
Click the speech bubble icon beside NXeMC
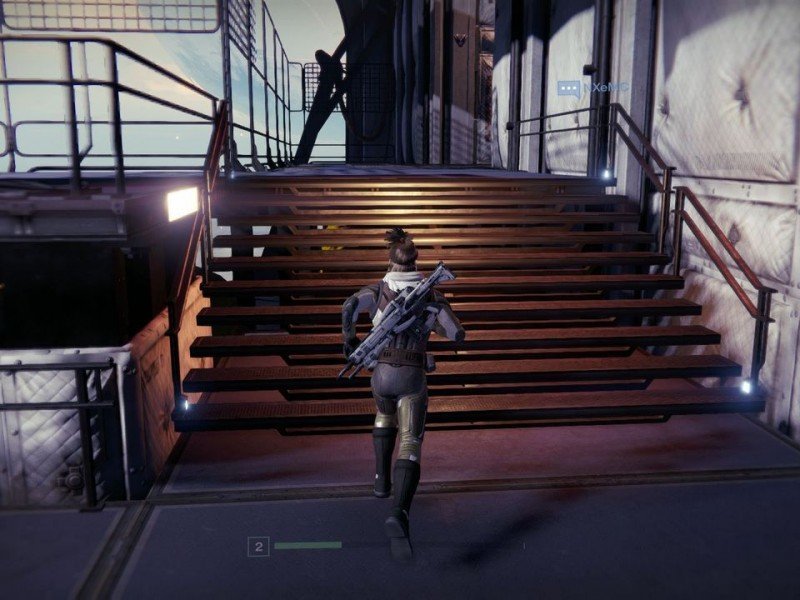[x=569, y=88]
